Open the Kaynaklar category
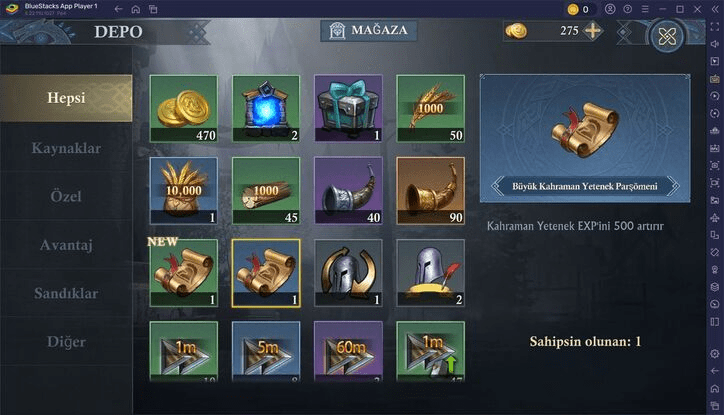Screen dimensions: 724x415 tap(66, 148)
